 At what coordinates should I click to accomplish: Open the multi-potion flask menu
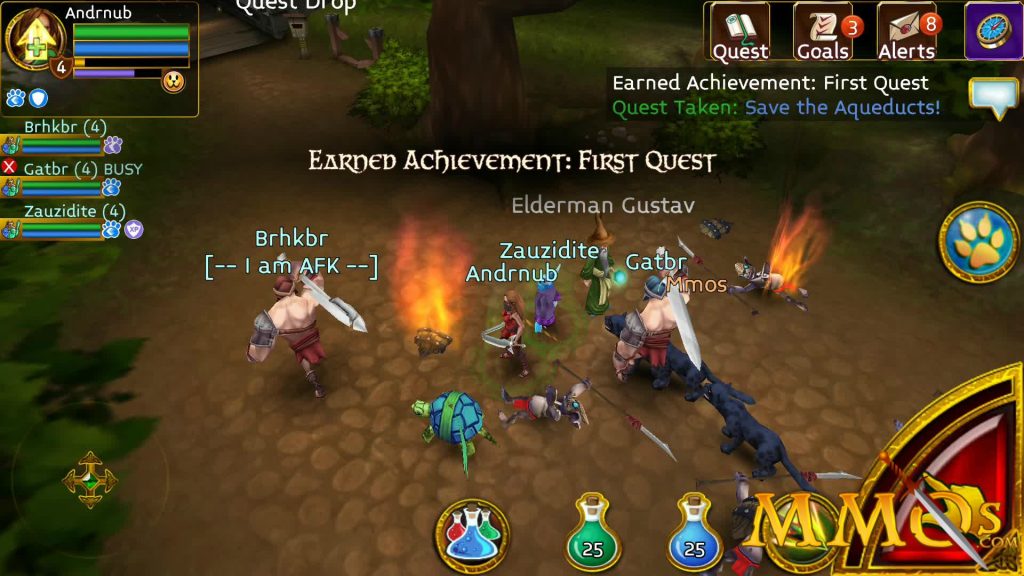coord(472,535)
